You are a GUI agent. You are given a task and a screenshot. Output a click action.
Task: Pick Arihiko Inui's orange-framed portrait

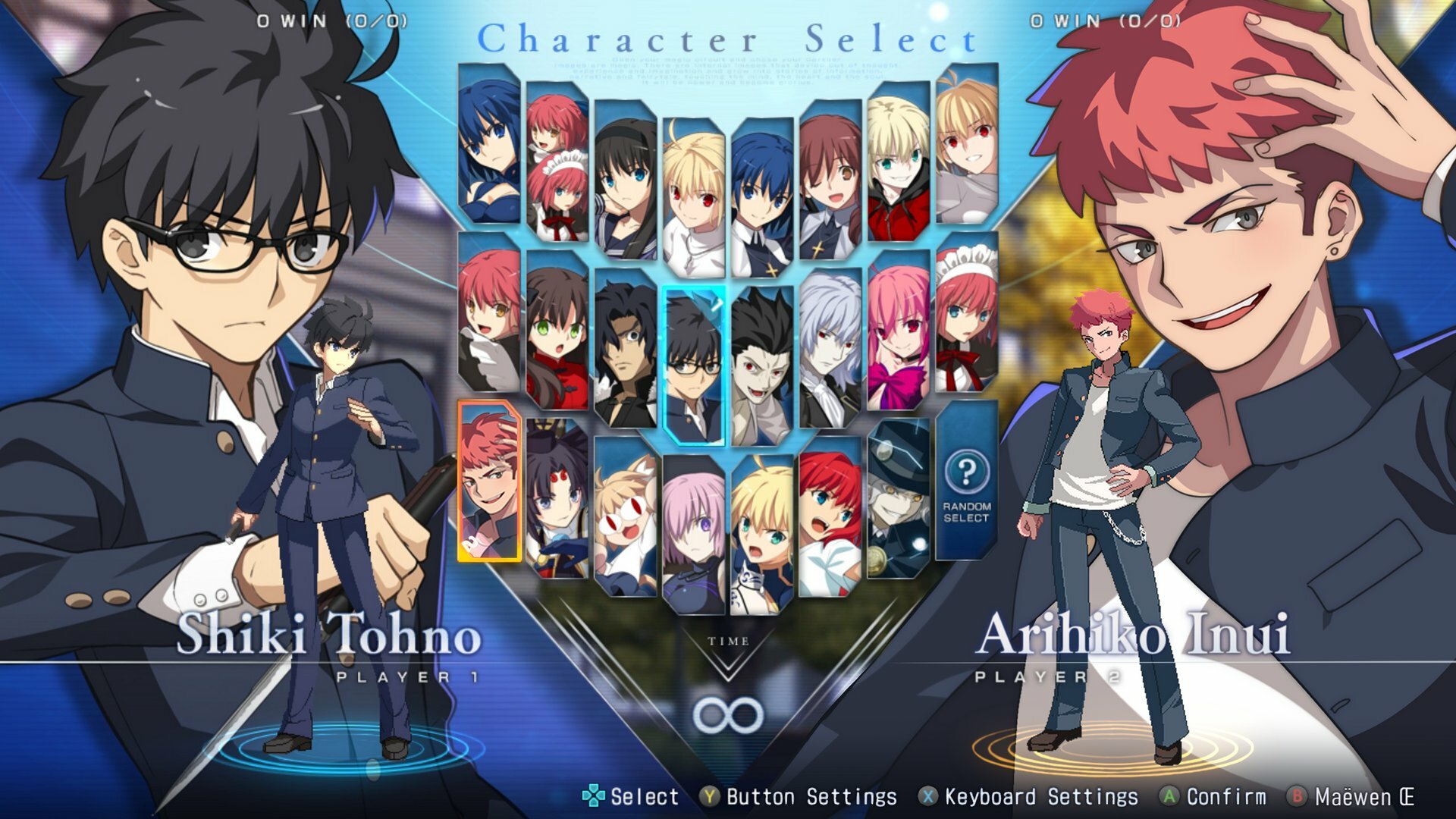(489, 481)
